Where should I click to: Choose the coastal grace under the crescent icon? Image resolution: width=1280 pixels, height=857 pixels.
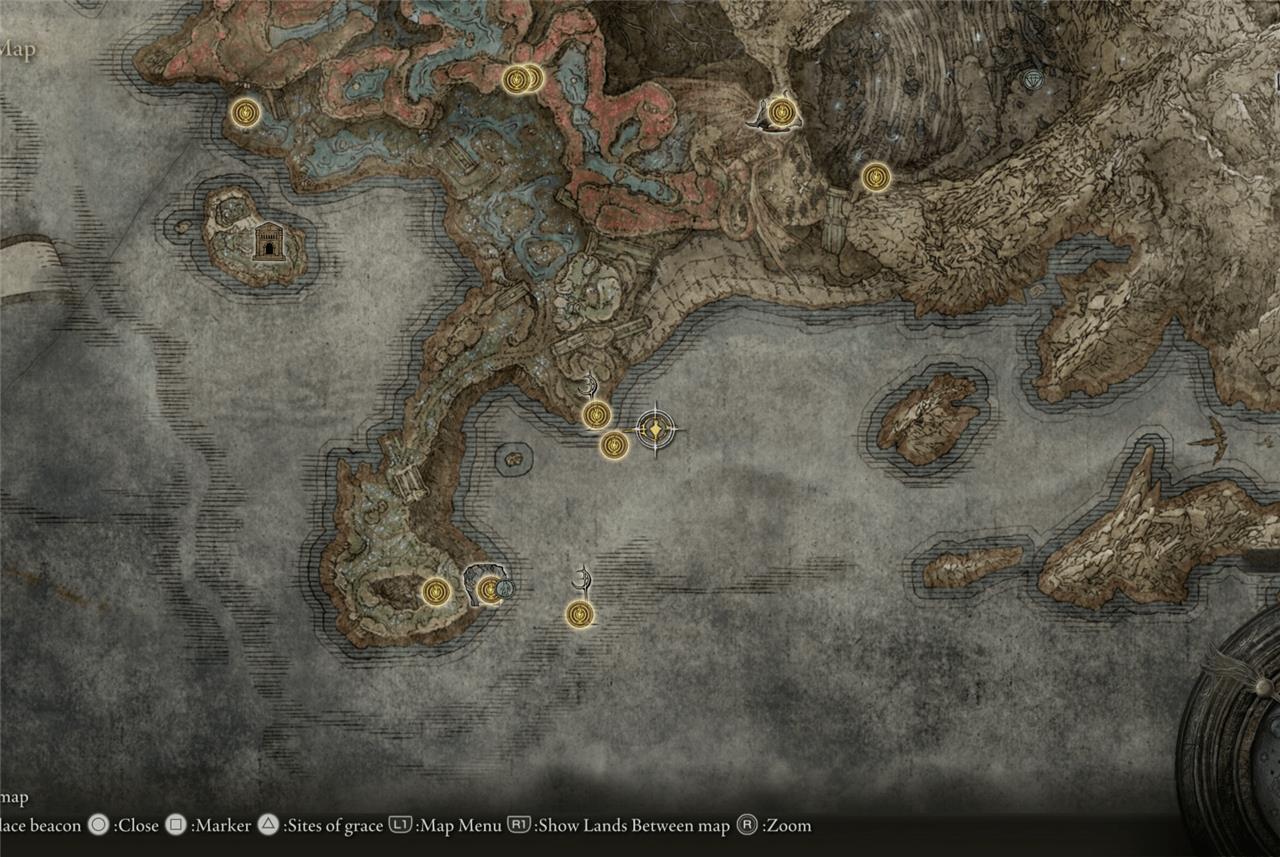coord(597,414)
